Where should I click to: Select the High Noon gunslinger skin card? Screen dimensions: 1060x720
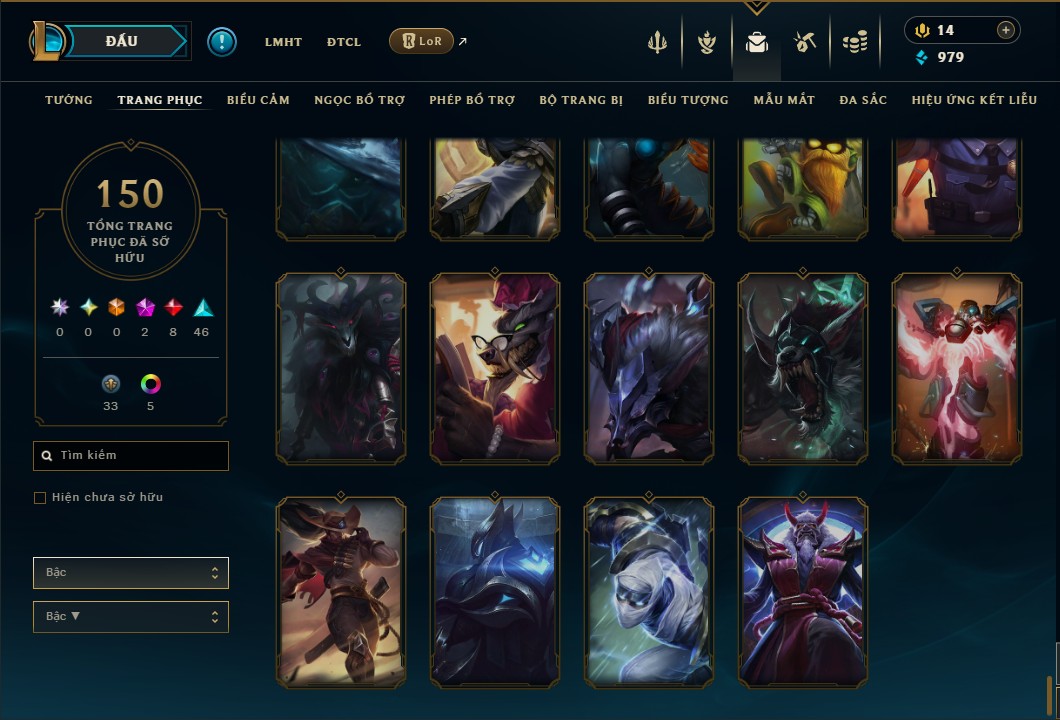341,592
